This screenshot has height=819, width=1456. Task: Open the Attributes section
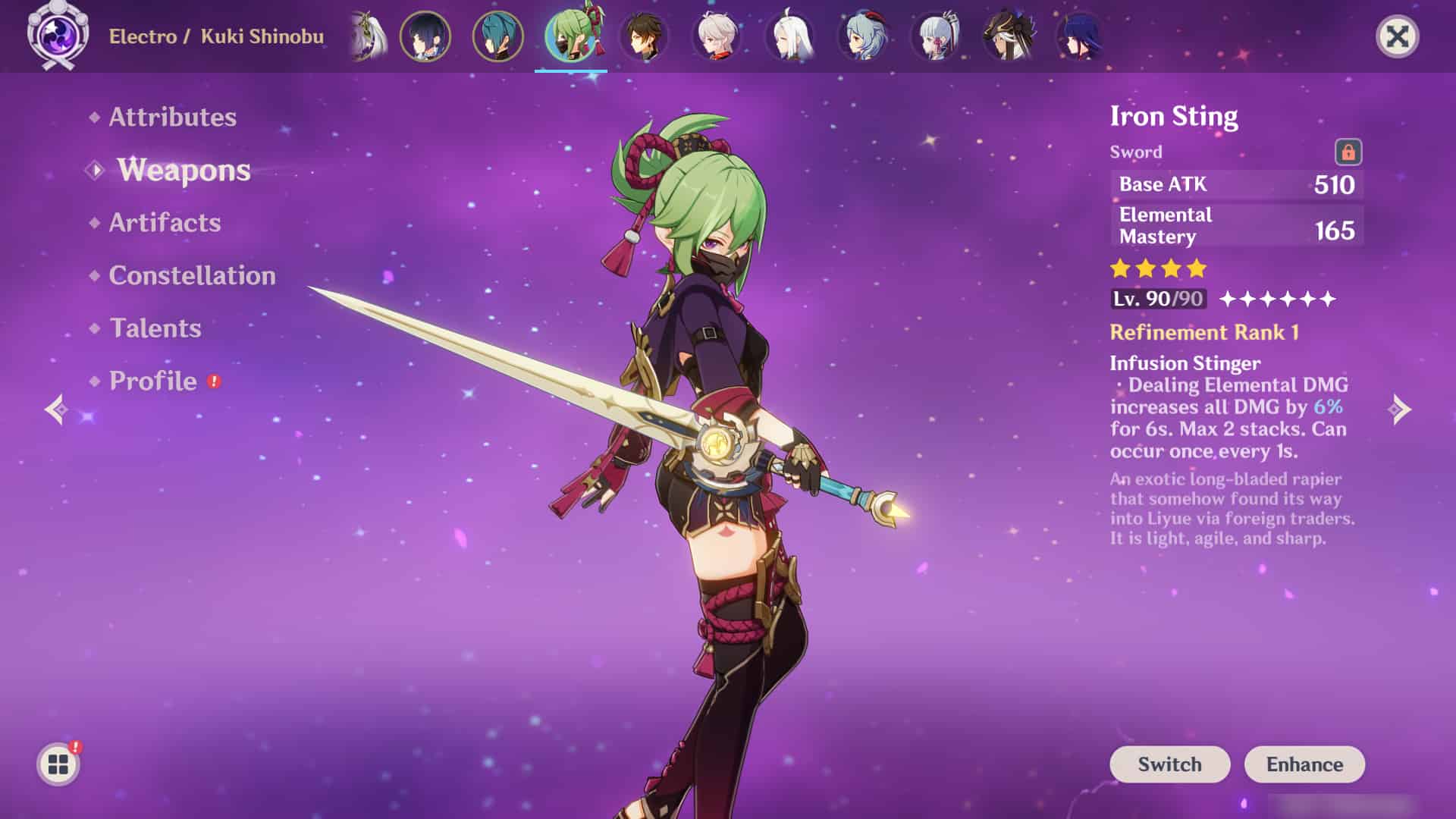pyautogui.click(x=172, y=117)
